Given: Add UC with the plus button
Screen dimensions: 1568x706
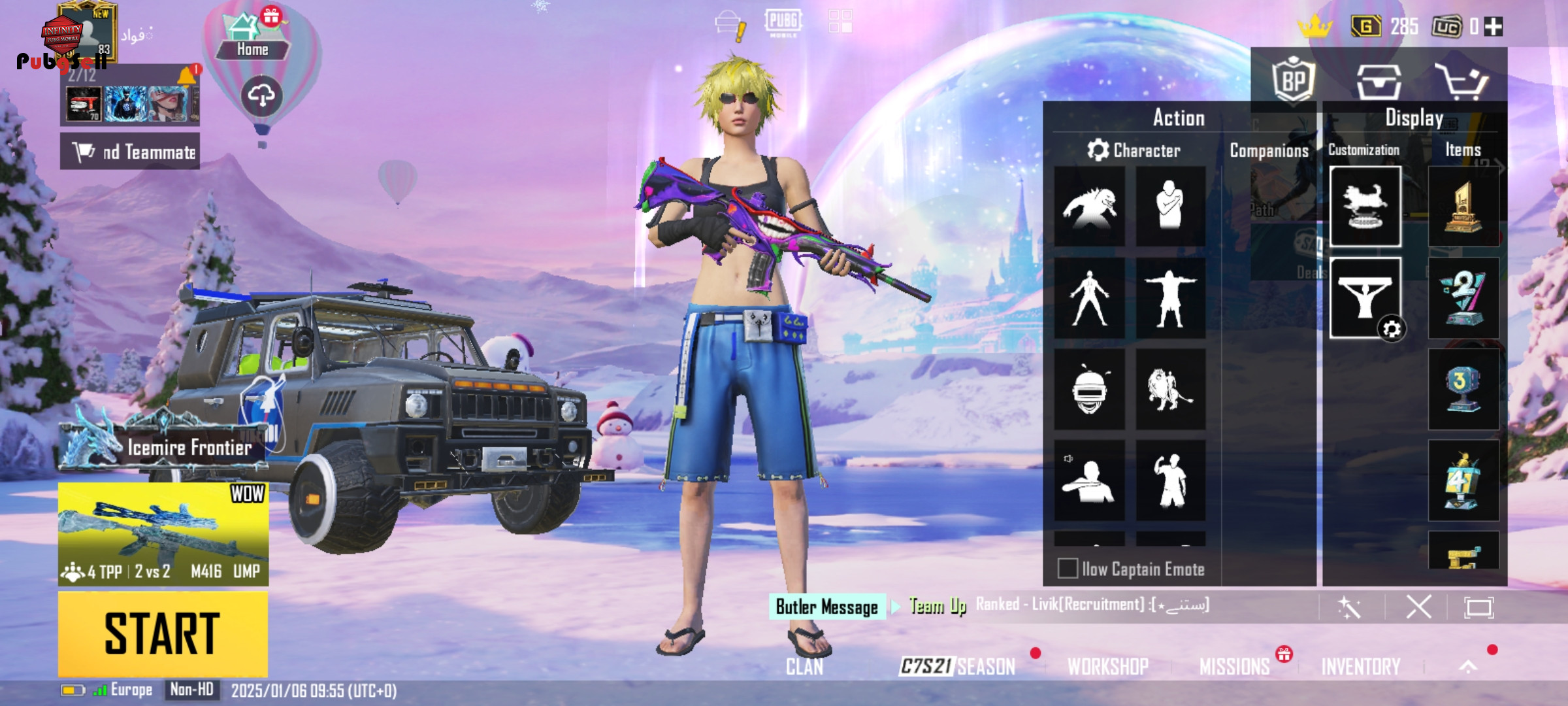Looking at the screenshot, I should tap(1494, 27).
